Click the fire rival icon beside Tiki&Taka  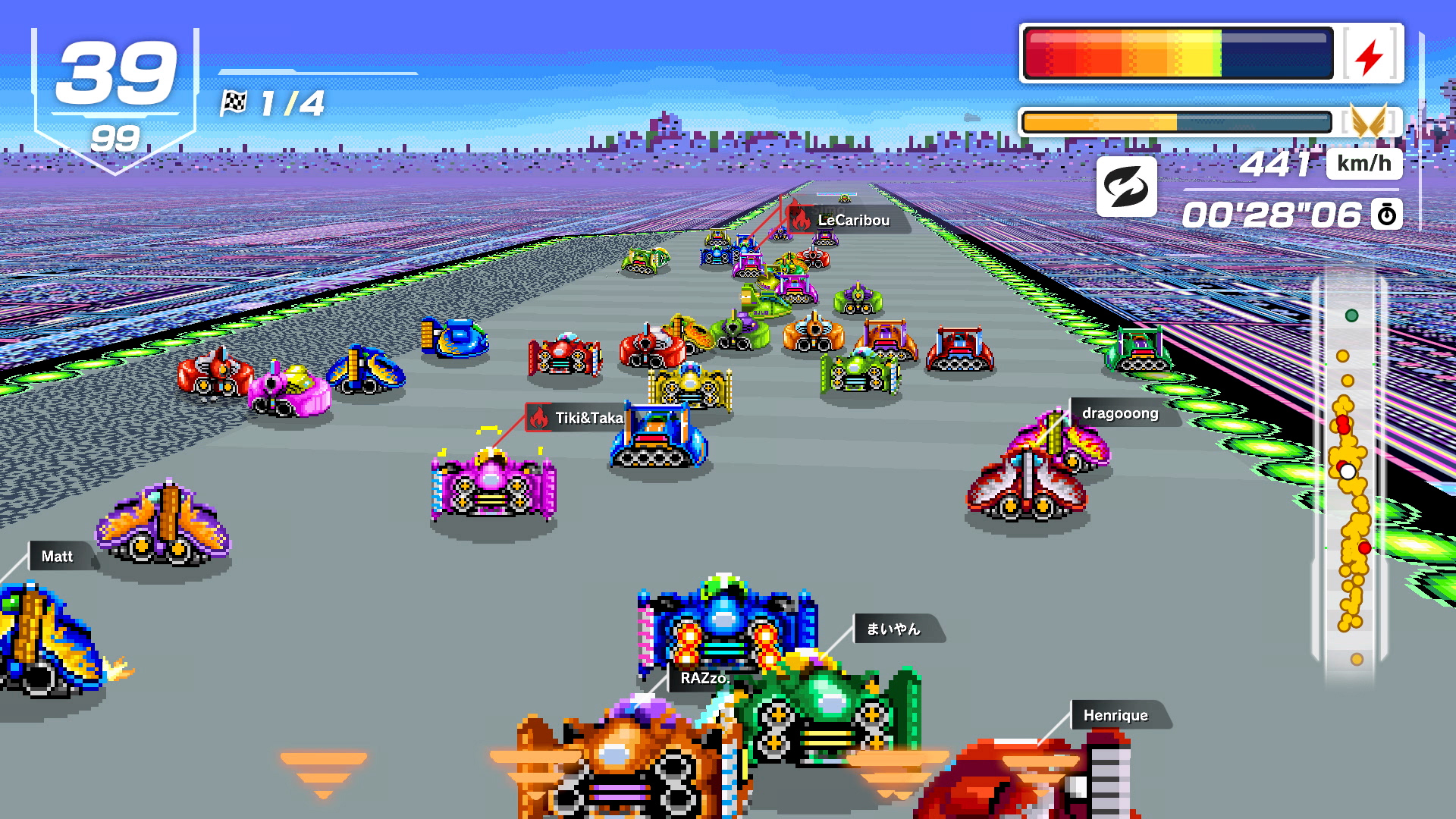[x=539, y=417]
